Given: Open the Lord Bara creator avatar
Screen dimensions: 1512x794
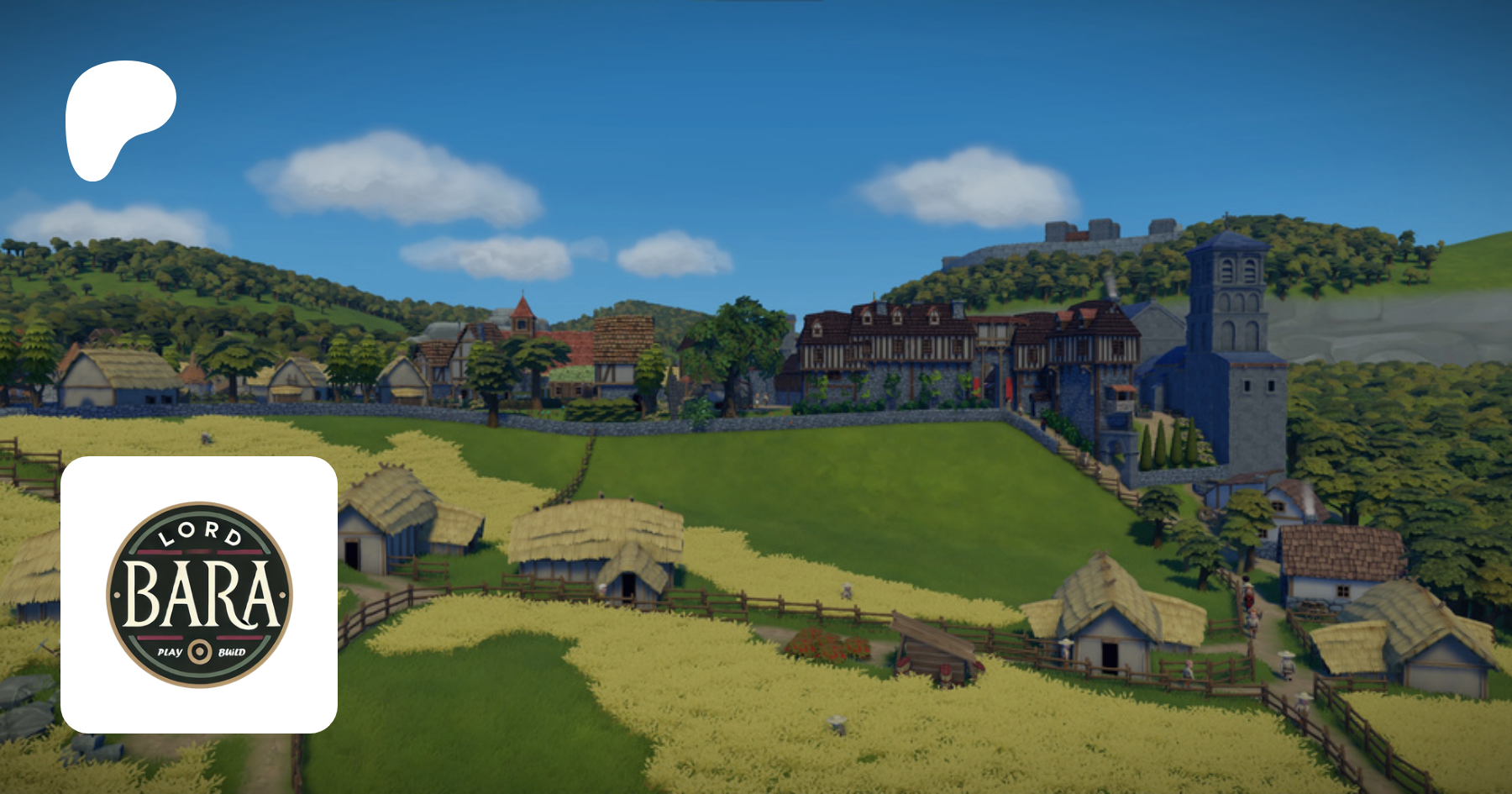Looking at the screenshot, I should coord(199,595).
